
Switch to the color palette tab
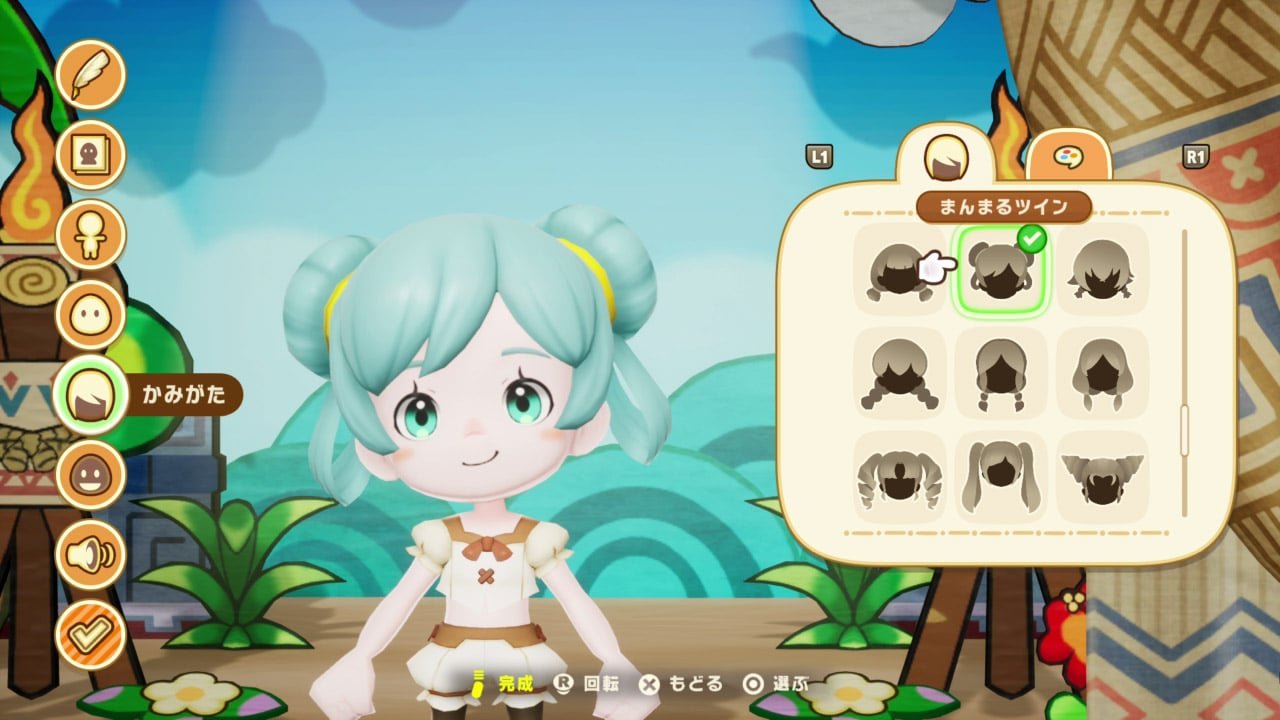(x=1068, y=157)
